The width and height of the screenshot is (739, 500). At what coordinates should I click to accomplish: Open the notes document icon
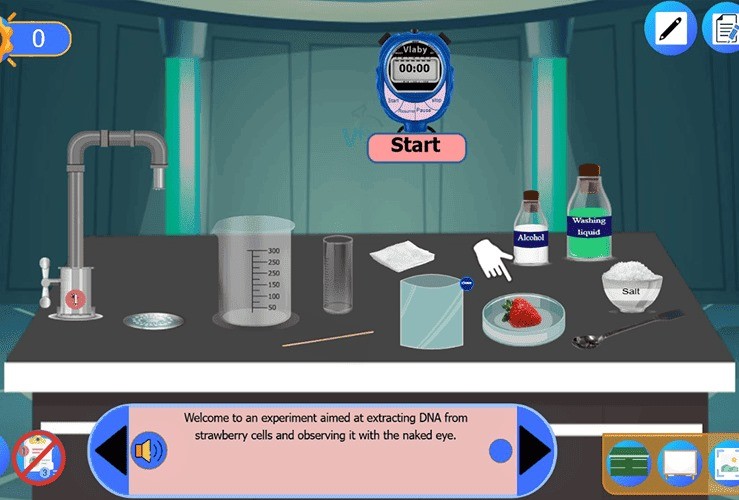pyautogui.click(x=722, y=27)
